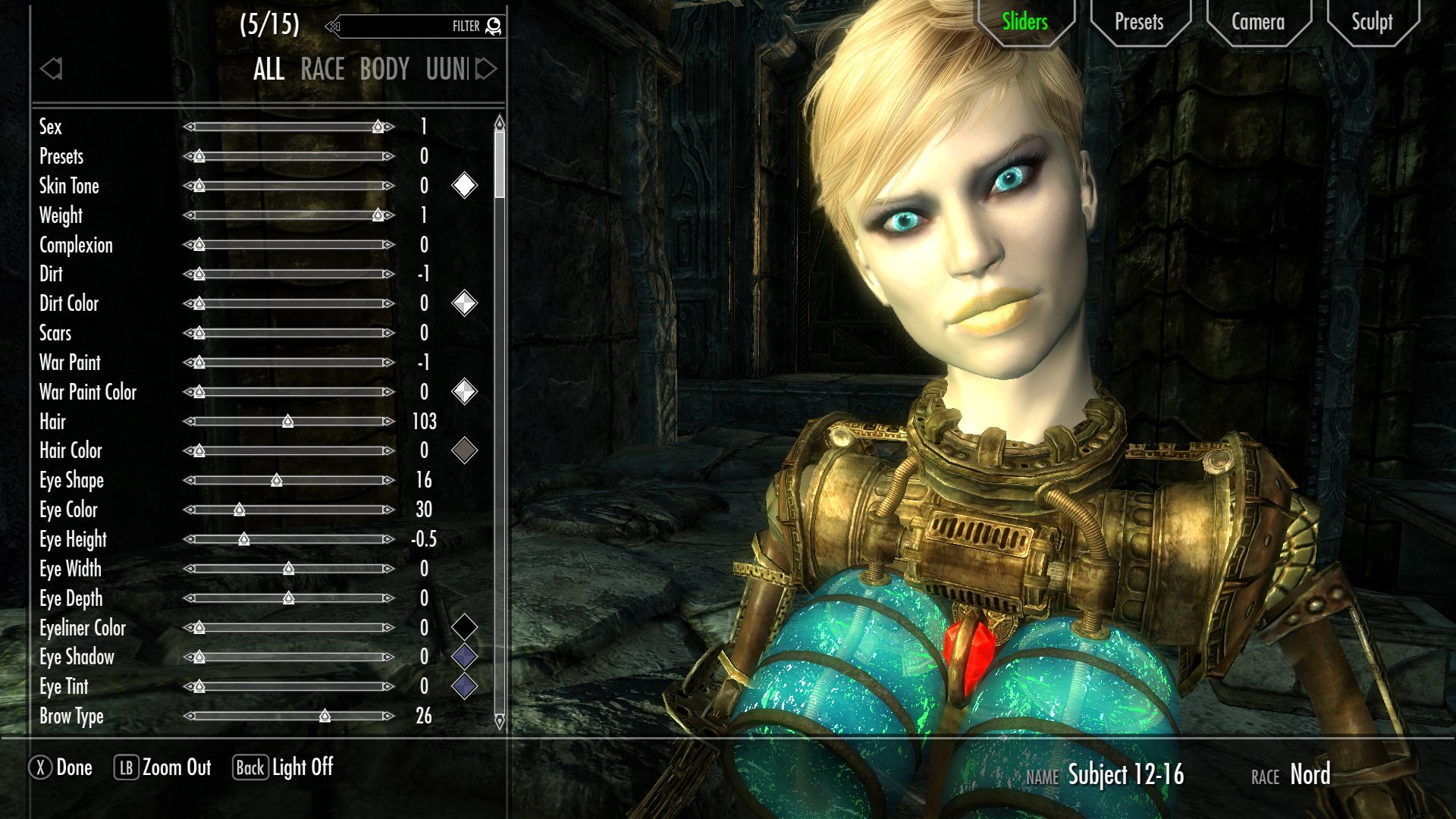This screenshot has height=819, width=1456.
Task: Open the Skin Tone color picker swatch
Action: [x=465, y=186]
